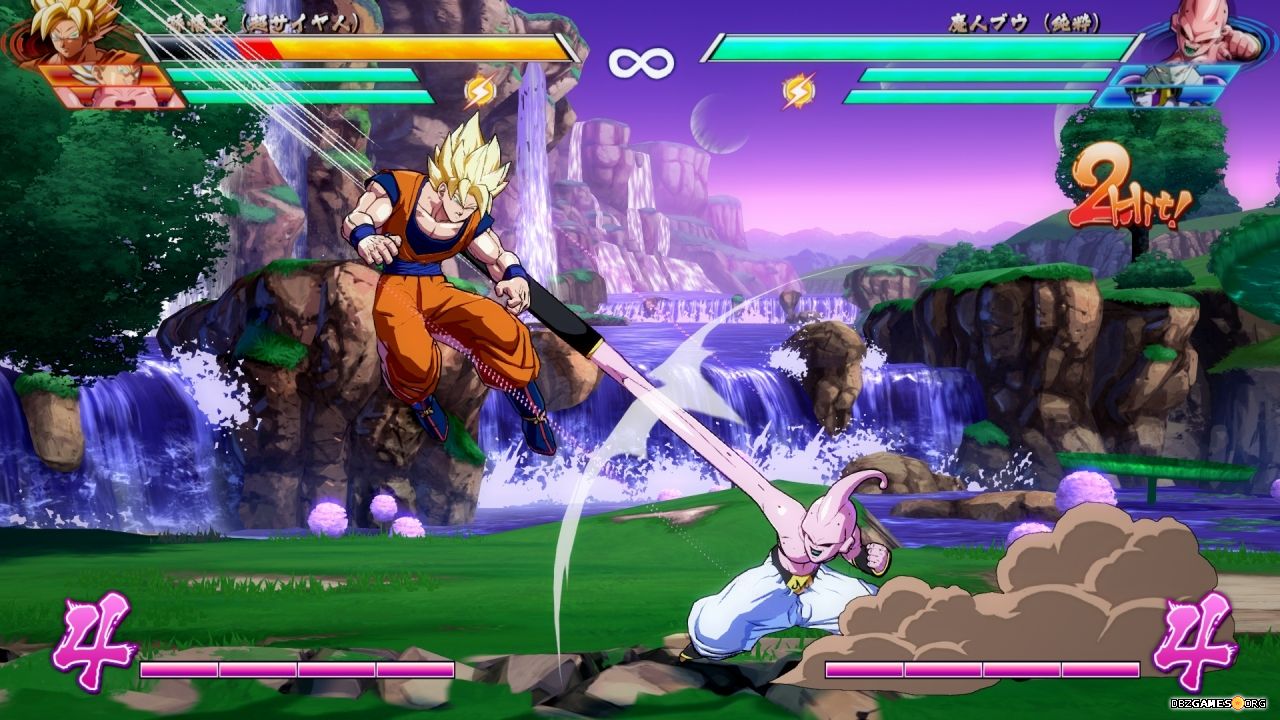Select the infinity timer symbol
The width and height of the screenshot is (1280, 720).
pos(640,62)
